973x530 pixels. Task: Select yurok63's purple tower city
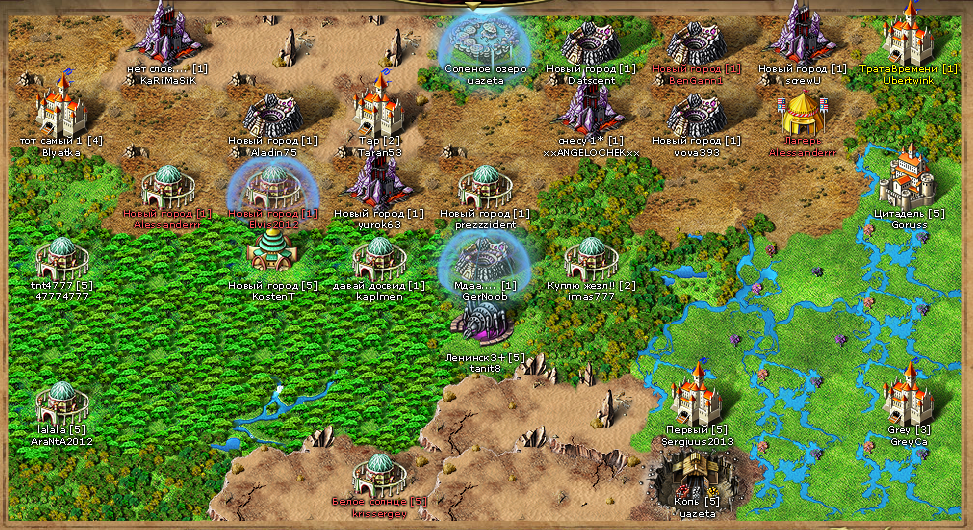click(378, 181)
